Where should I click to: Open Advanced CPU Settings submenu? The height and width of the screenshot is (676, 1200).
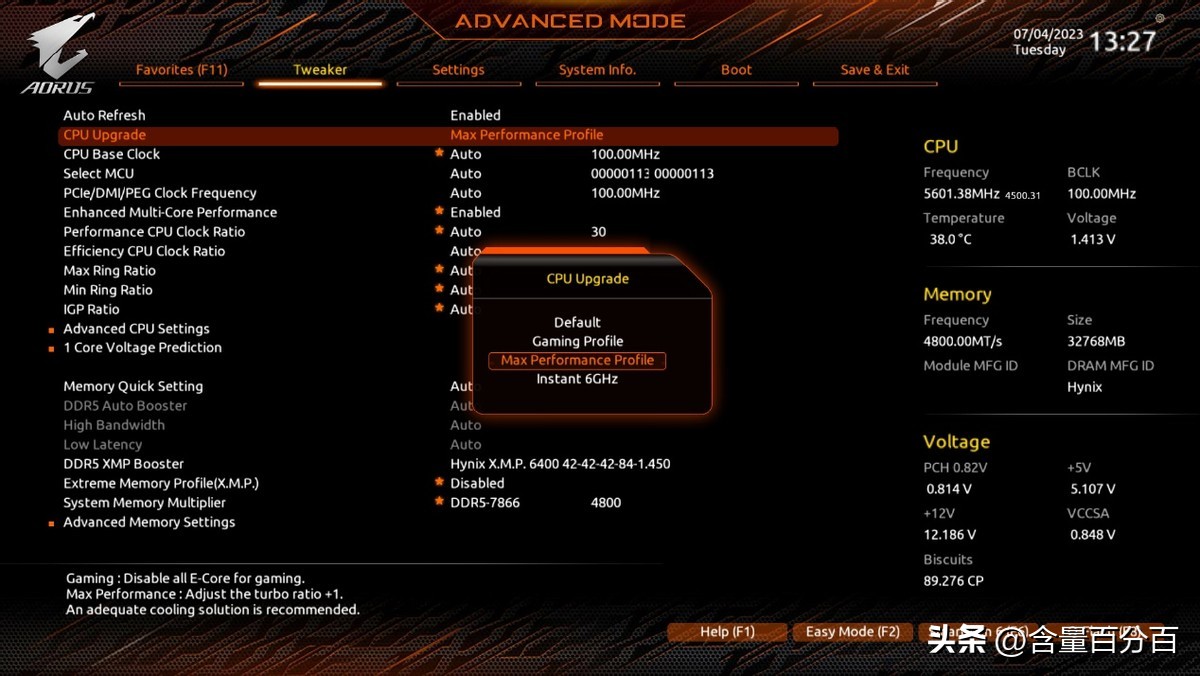136,328
